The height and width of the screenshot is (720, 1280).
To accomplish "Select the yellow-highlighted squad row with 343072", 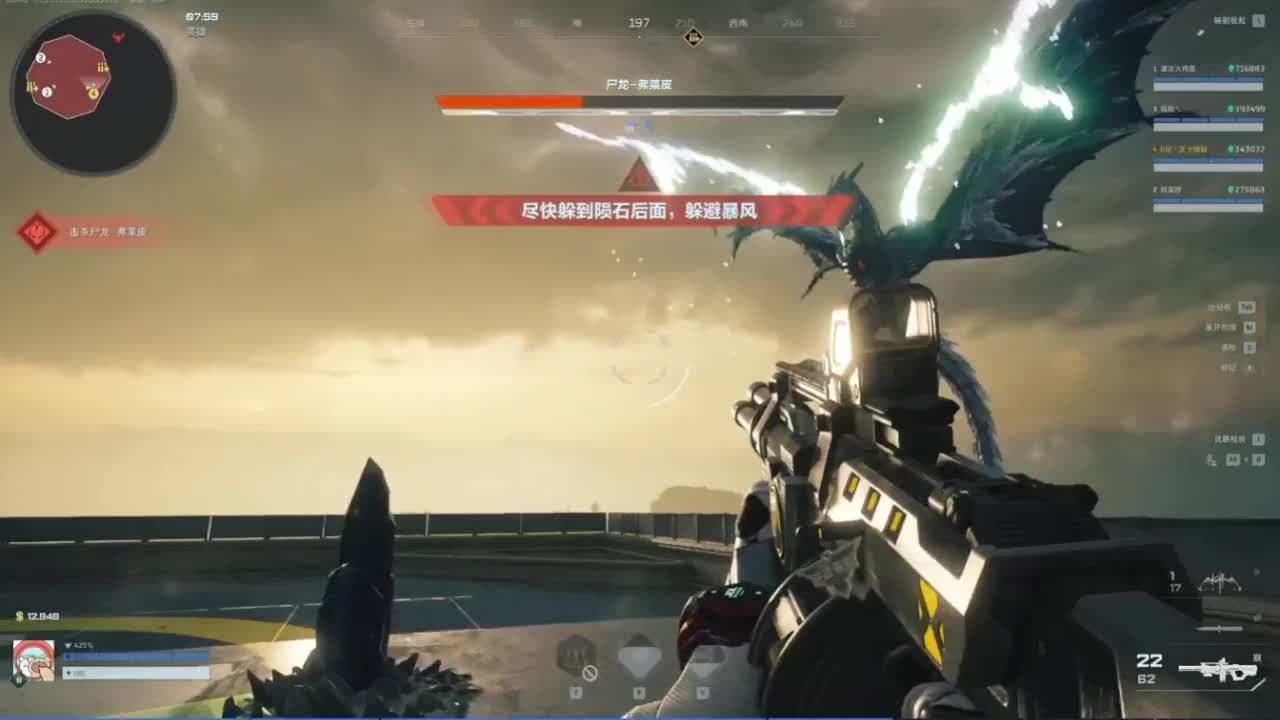I will pos(1208,158).
